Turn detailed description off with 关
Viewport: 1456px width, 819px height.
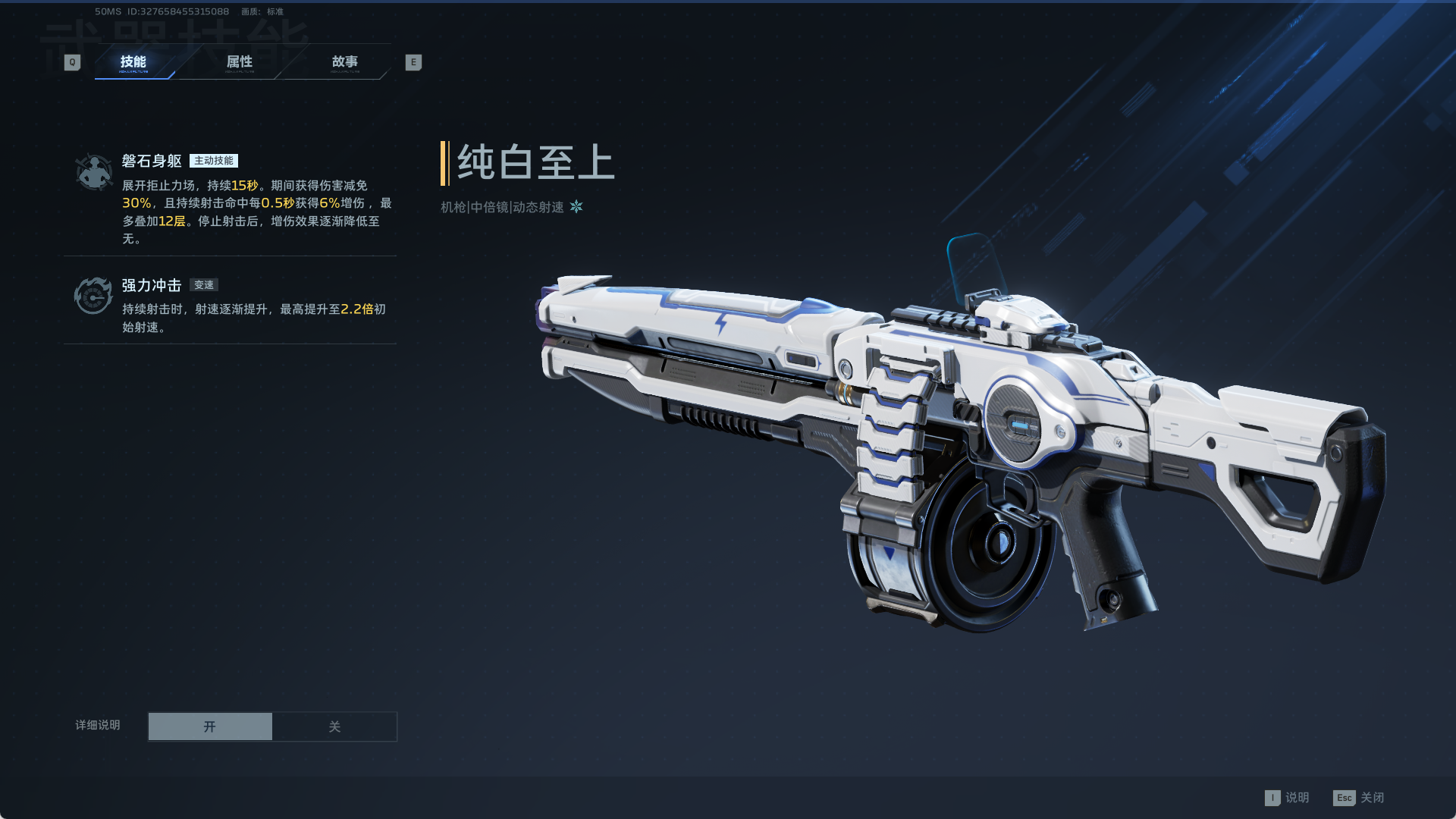334,726
